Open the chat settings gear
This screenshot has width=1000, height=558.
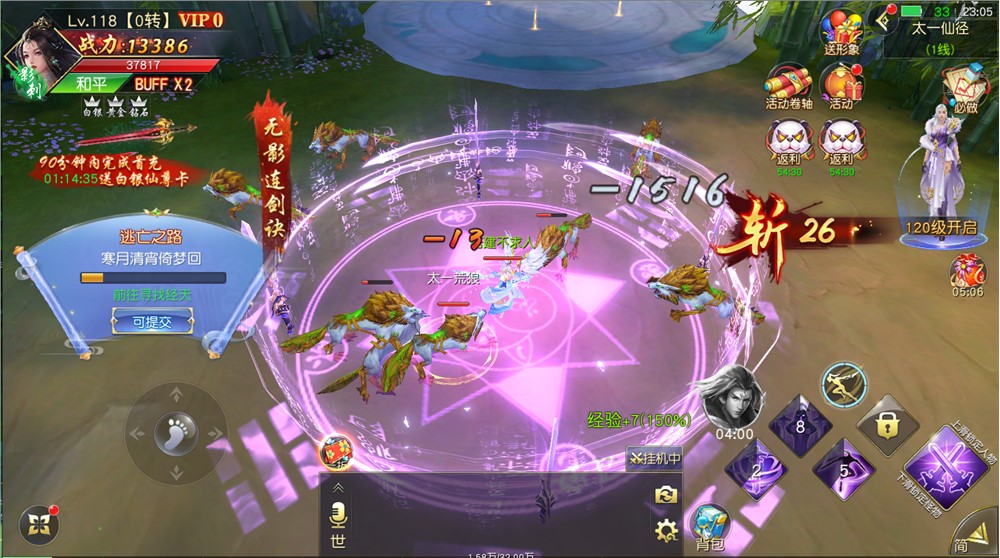666,530
